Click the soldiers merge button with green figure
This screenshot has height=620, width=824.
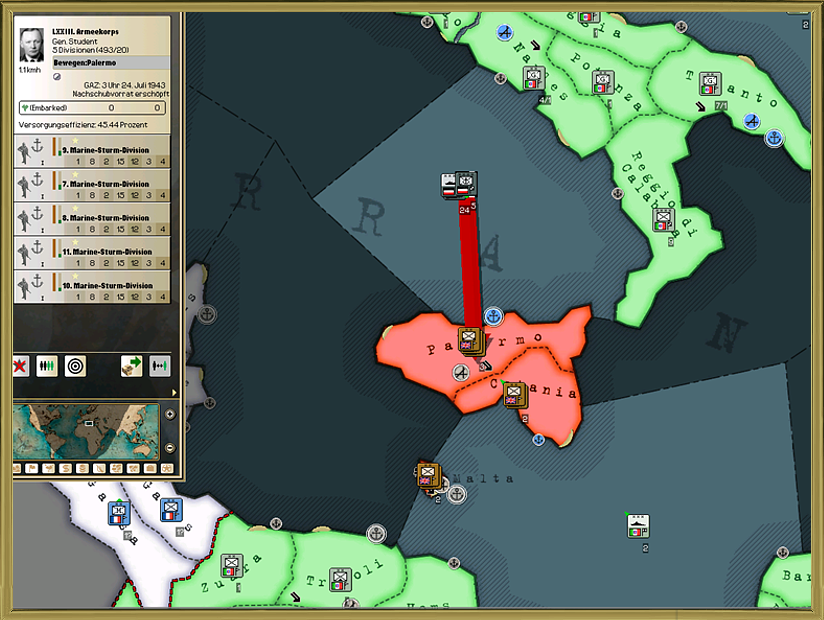point(160,366)
